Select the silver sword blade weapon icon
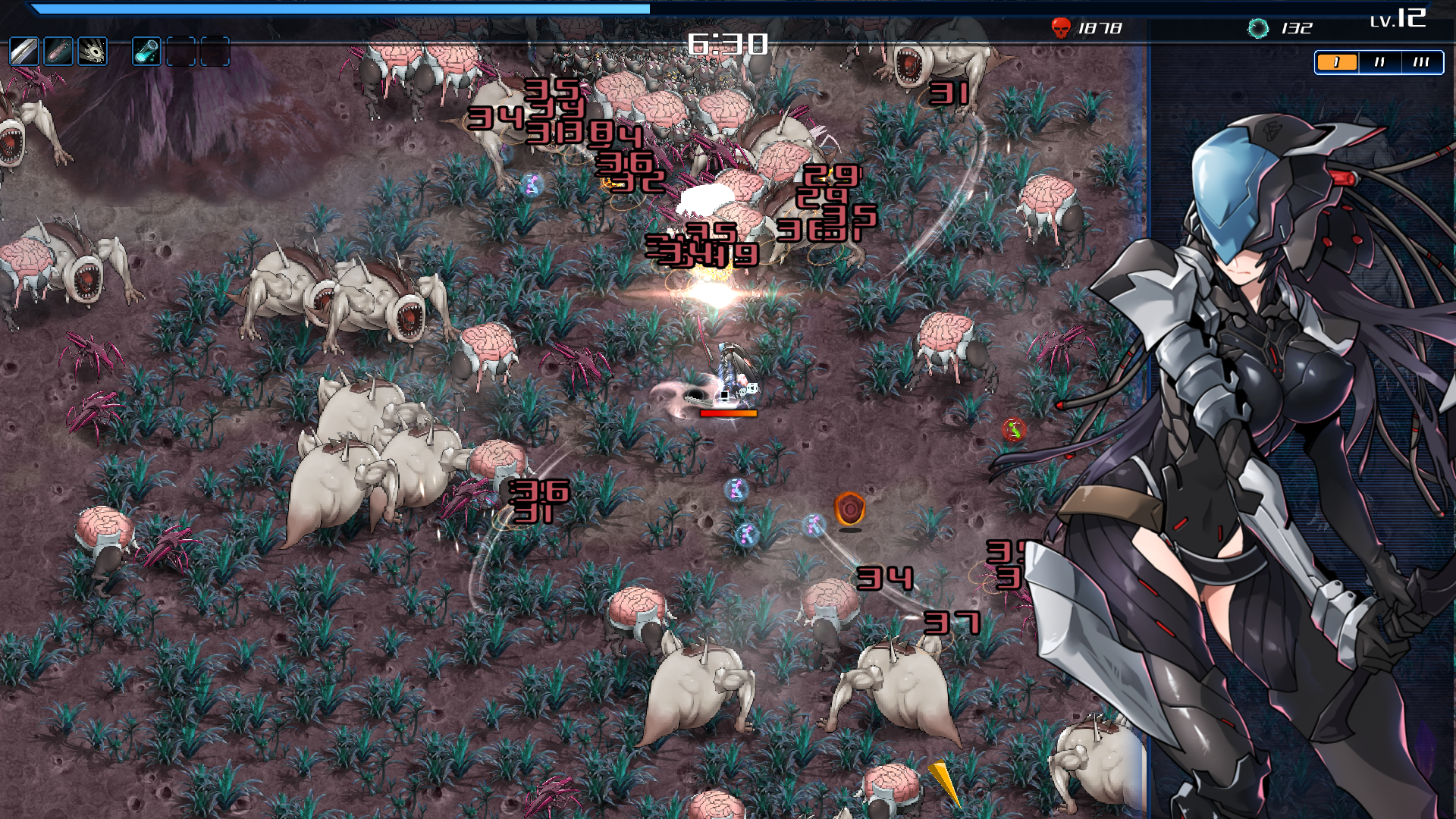1456x819 pixels. tap(24, 52)
